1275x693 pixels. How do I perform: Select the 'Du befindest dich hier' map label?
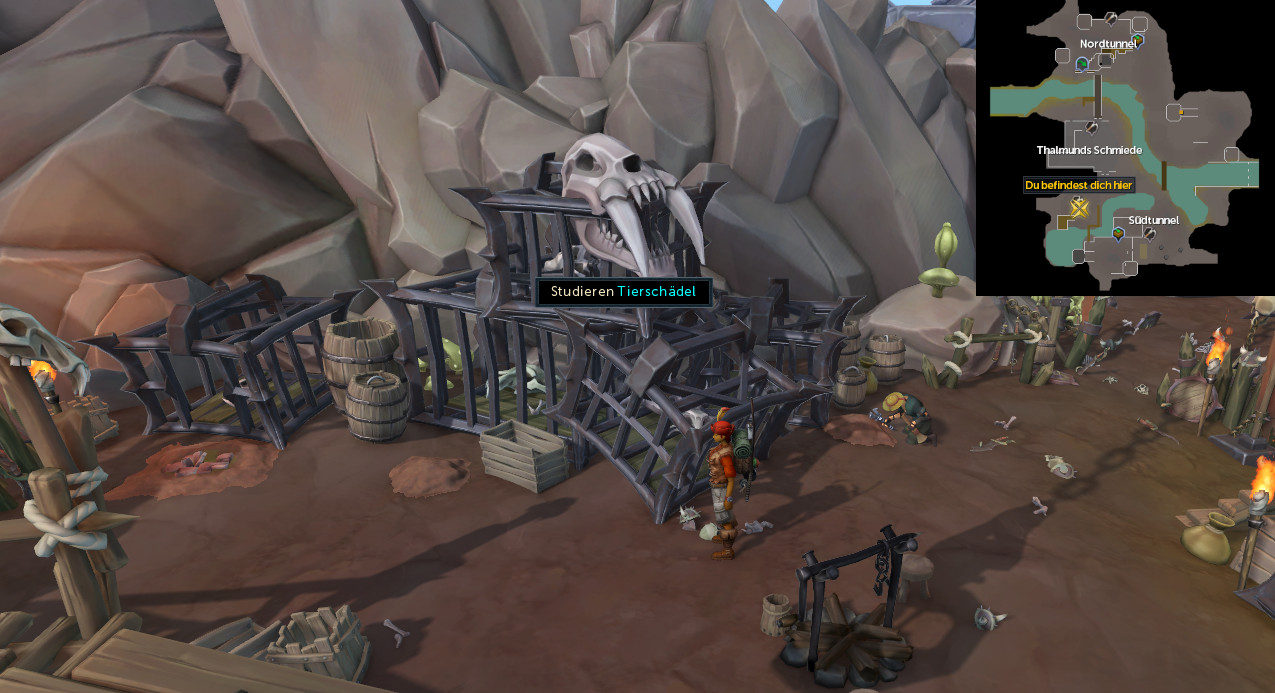1078,185
